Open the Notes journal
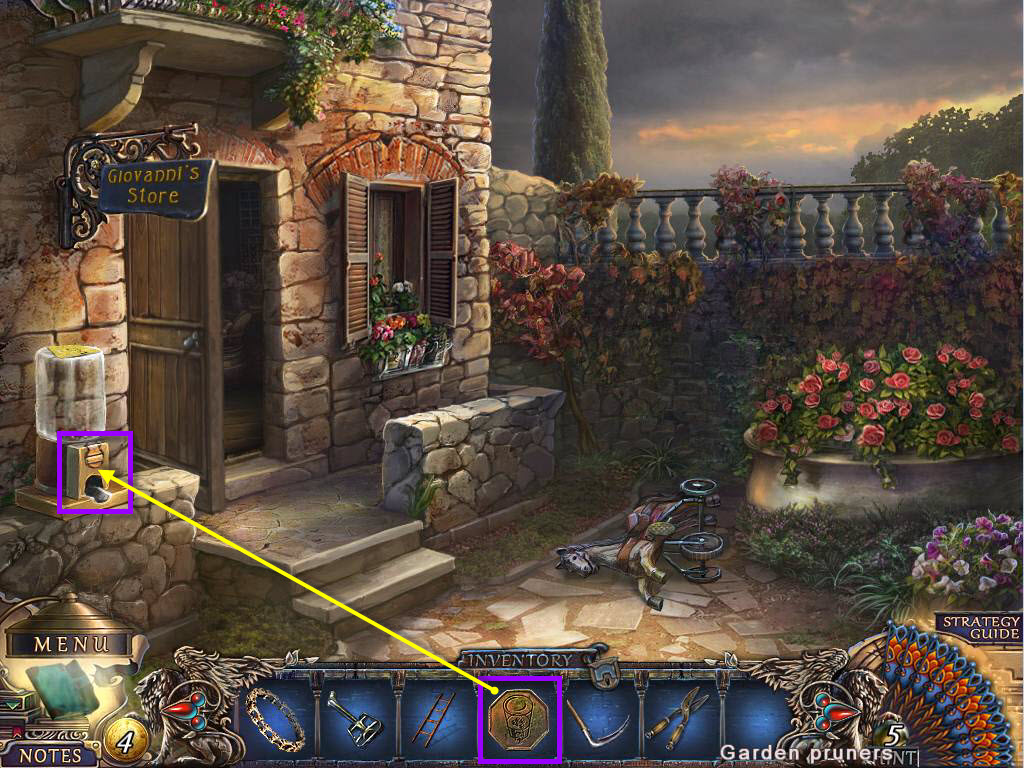 tap(50, 755)
